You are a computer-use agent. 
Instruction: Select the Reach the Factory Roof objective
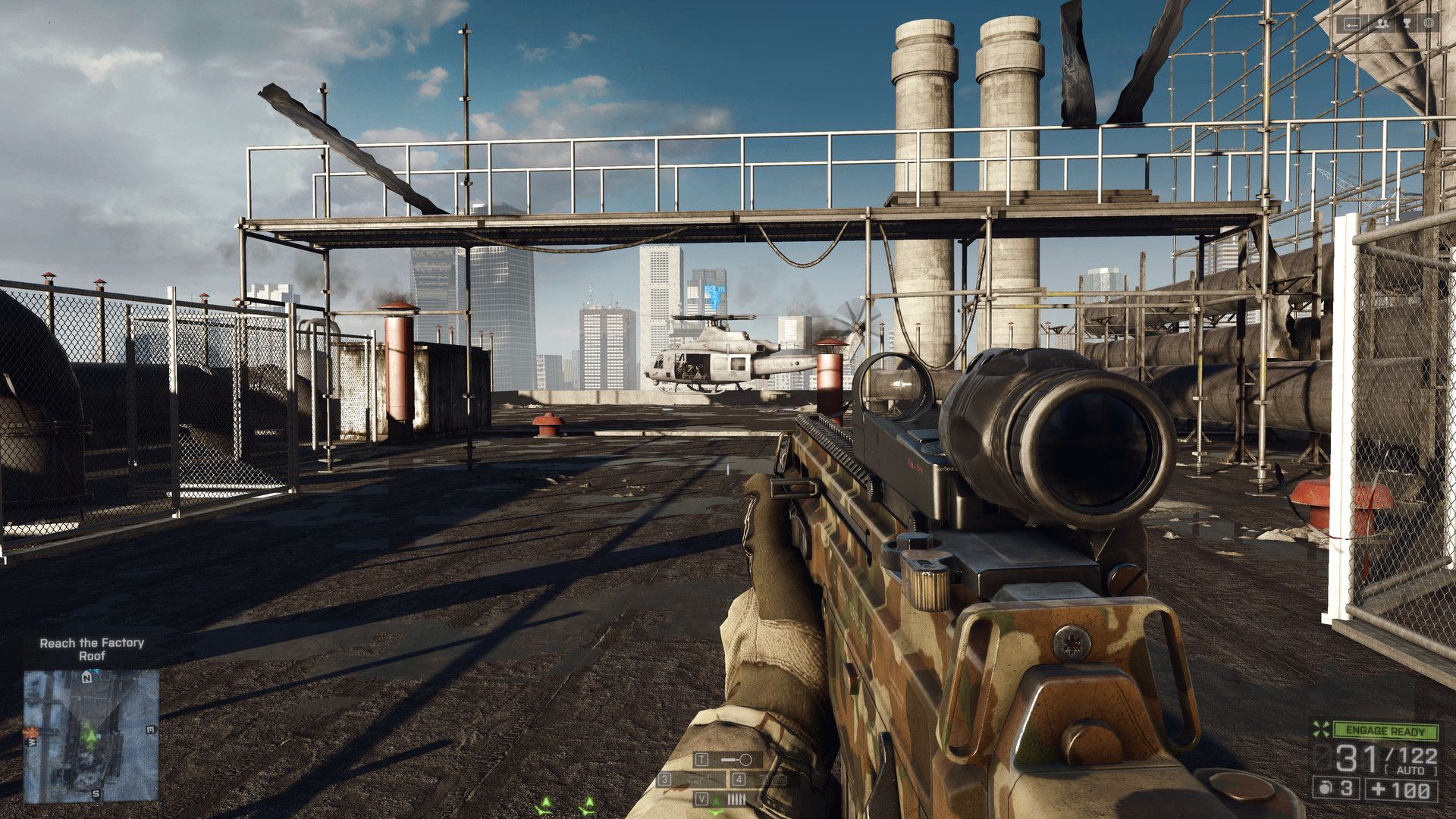pyautogui.click(x=92, y=649)
